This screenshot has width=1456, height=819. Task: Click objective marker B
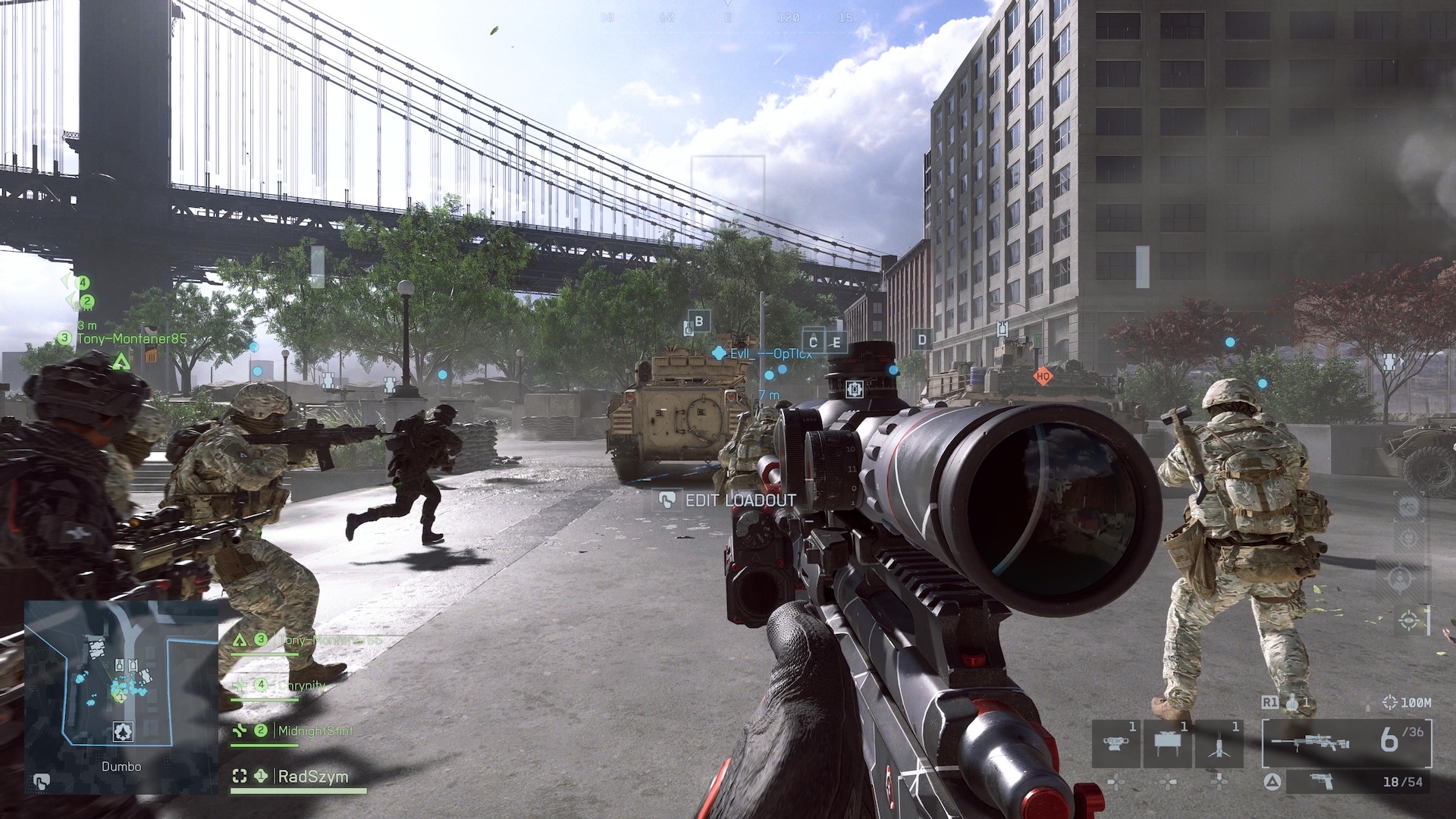tap(698, 322)
